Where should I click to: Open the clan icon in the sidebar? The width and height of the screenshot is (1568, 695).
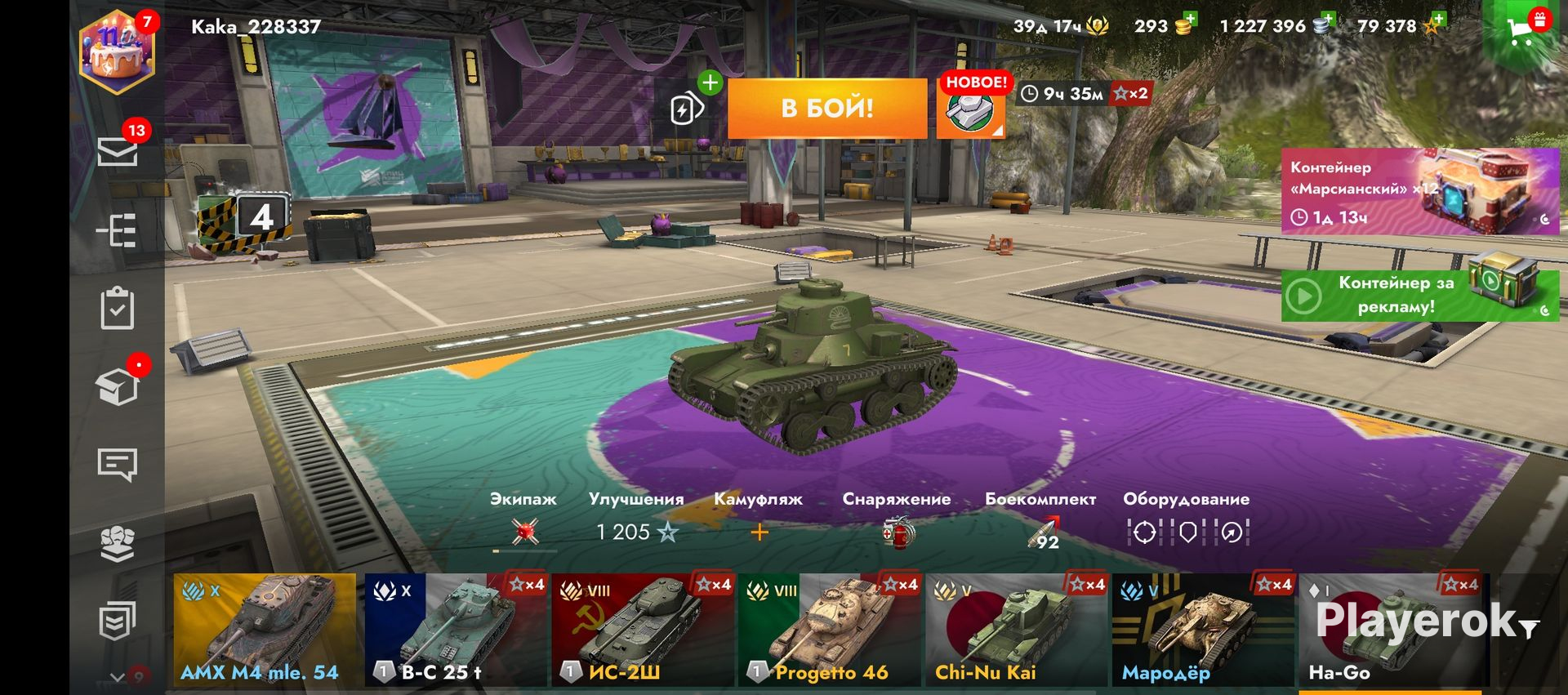point(118,543)
